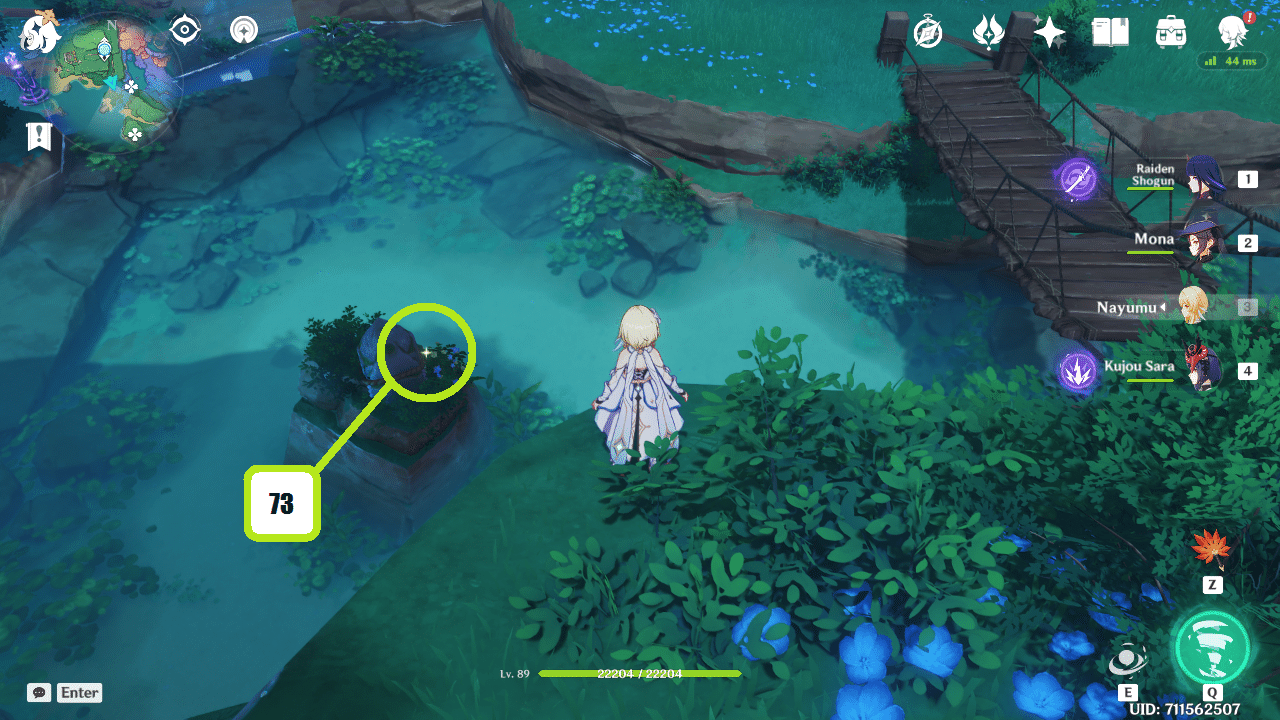Screen dimensions: 1280x720
Task: Open the exclamation flag notice icon
Action: tap(39, 137)
